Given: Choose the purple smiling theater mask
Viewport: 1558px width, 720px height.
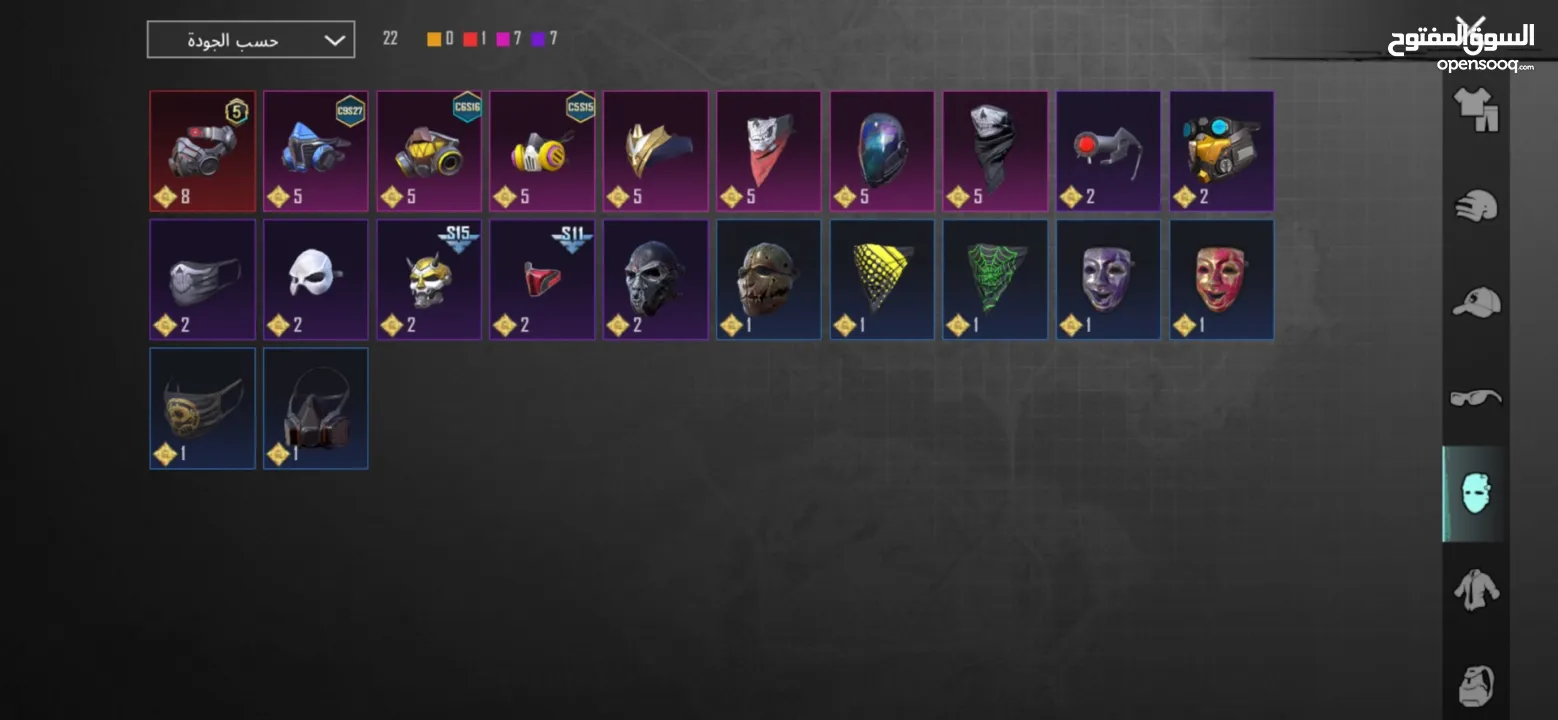Looking at the screenshot, I should [x=1108, y=280].
